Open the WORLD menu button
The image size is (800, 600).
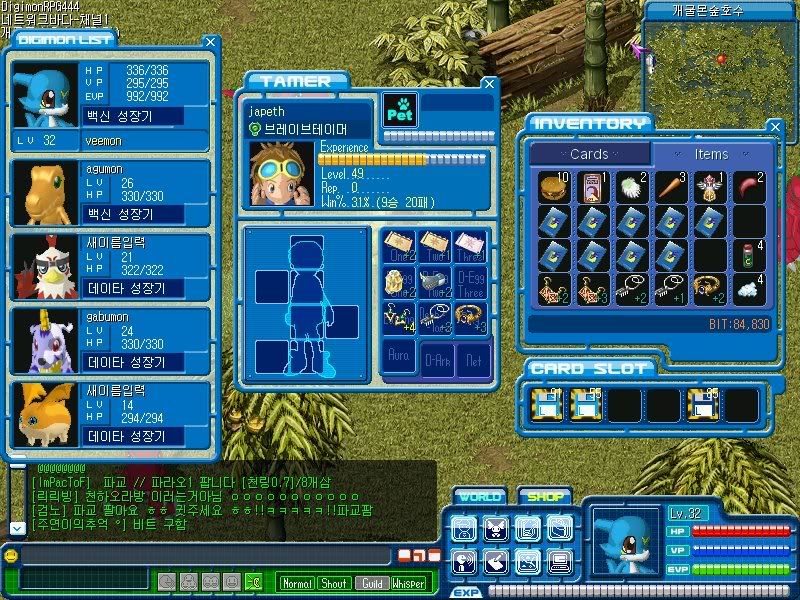point(479,496)
